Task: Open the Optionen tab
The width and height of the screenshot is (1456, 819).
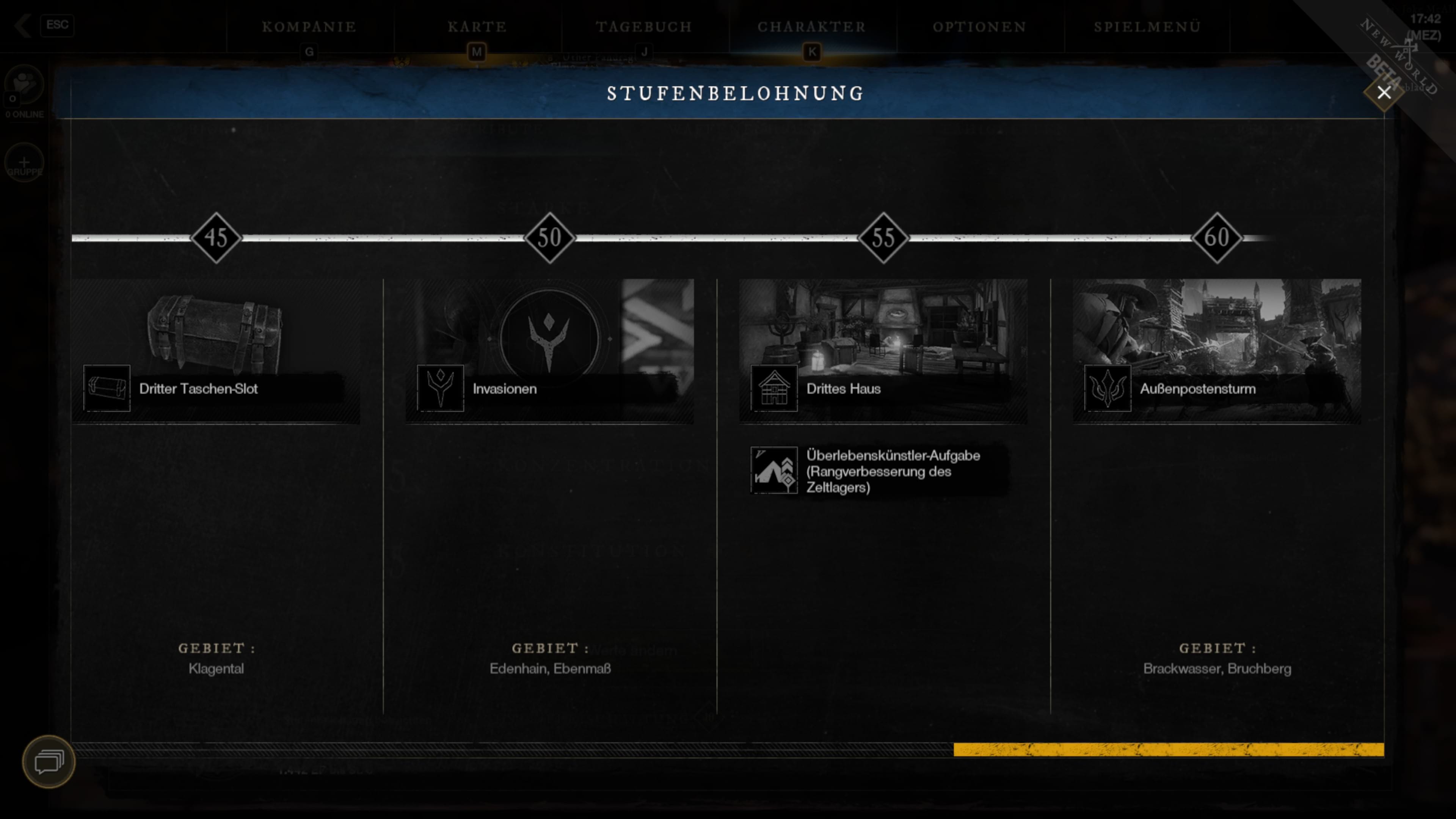Action: (979, 27)
